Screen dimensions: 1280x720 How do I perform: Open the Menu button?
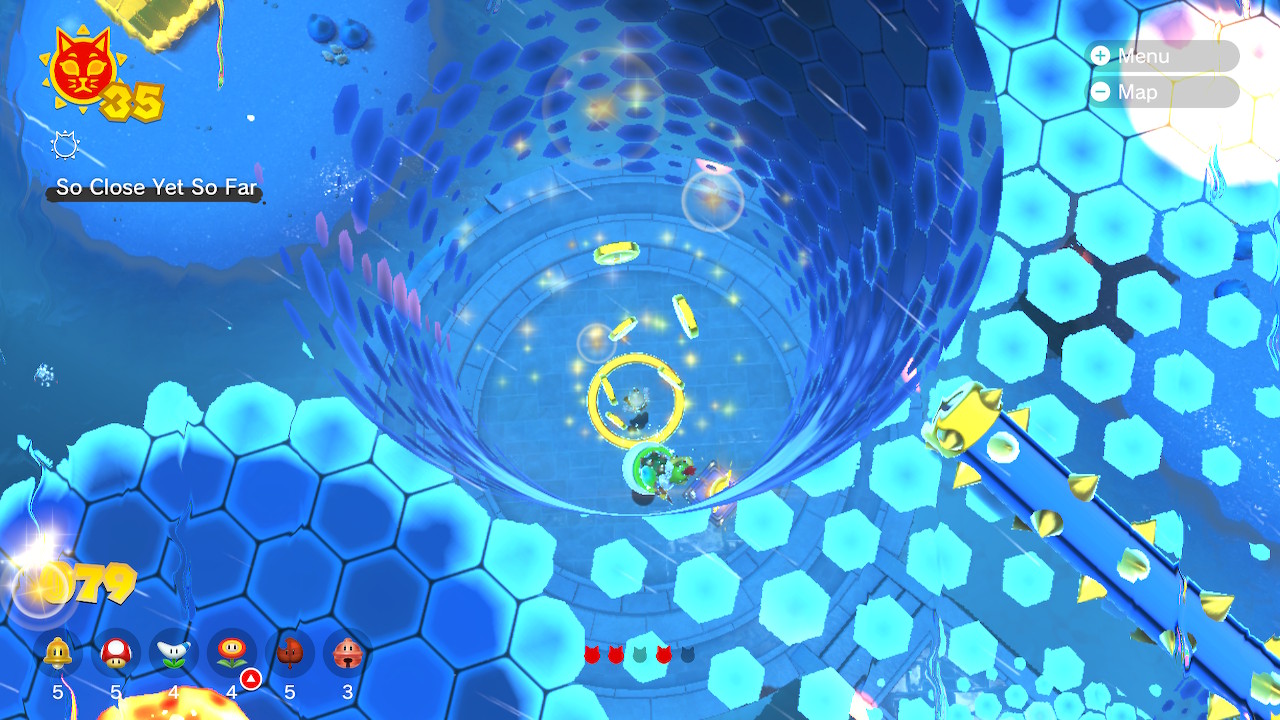tap(1163, 56)
